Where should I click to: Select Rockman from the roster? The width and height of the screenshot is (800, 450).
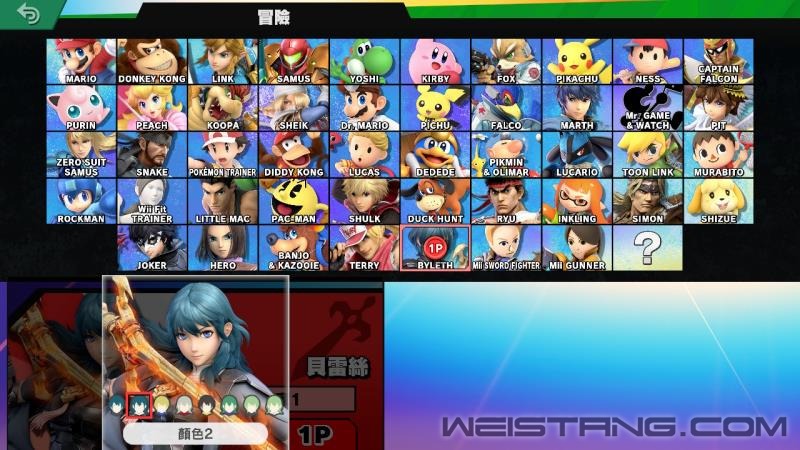[80, 201]
